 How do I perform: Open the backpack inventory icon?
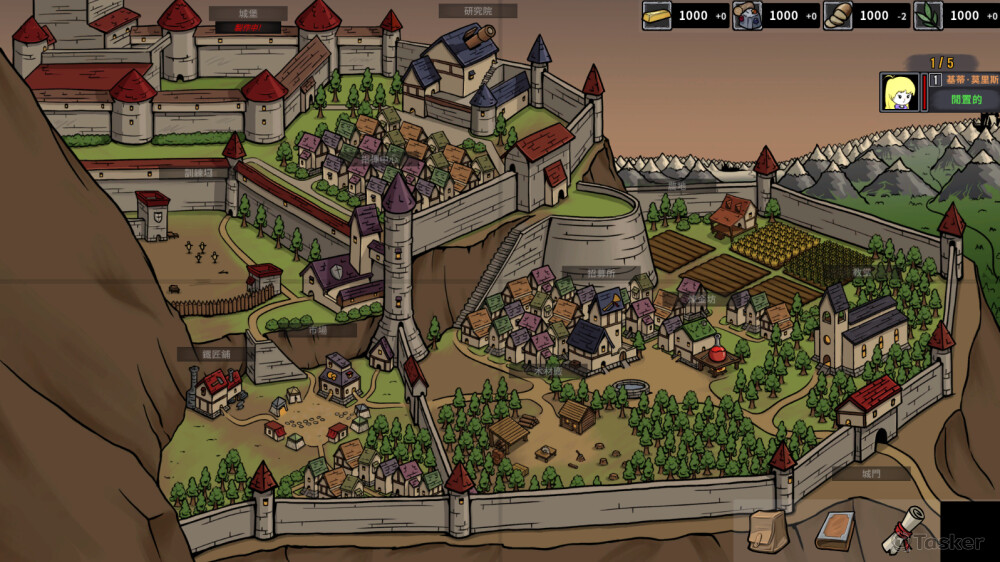(x=768, y=530)
